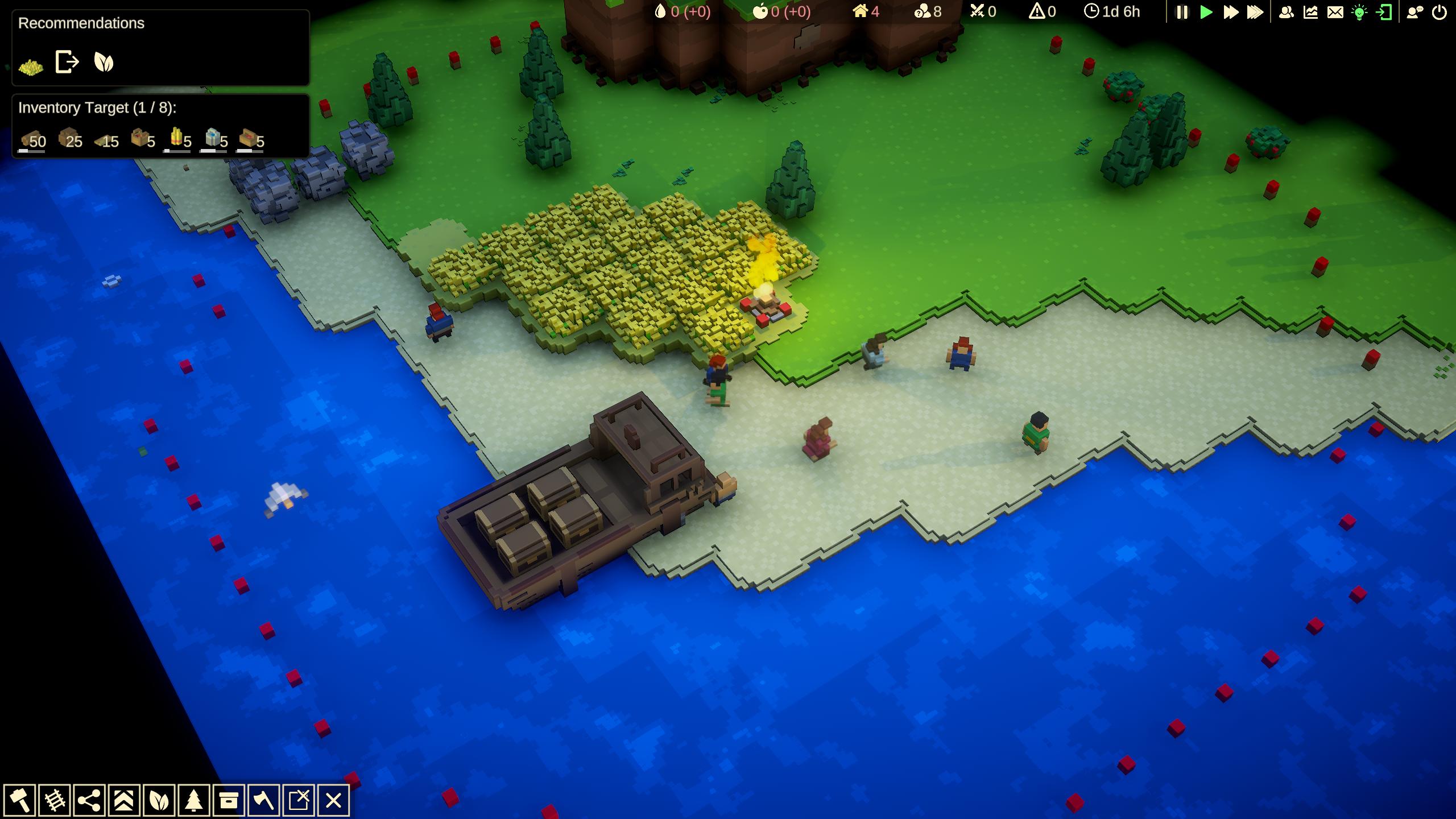Image resolution: width=1456 pixels, height=819 pixels.
Task: Toggle the green lightbulb hints icon
Action: point(1359,12)
